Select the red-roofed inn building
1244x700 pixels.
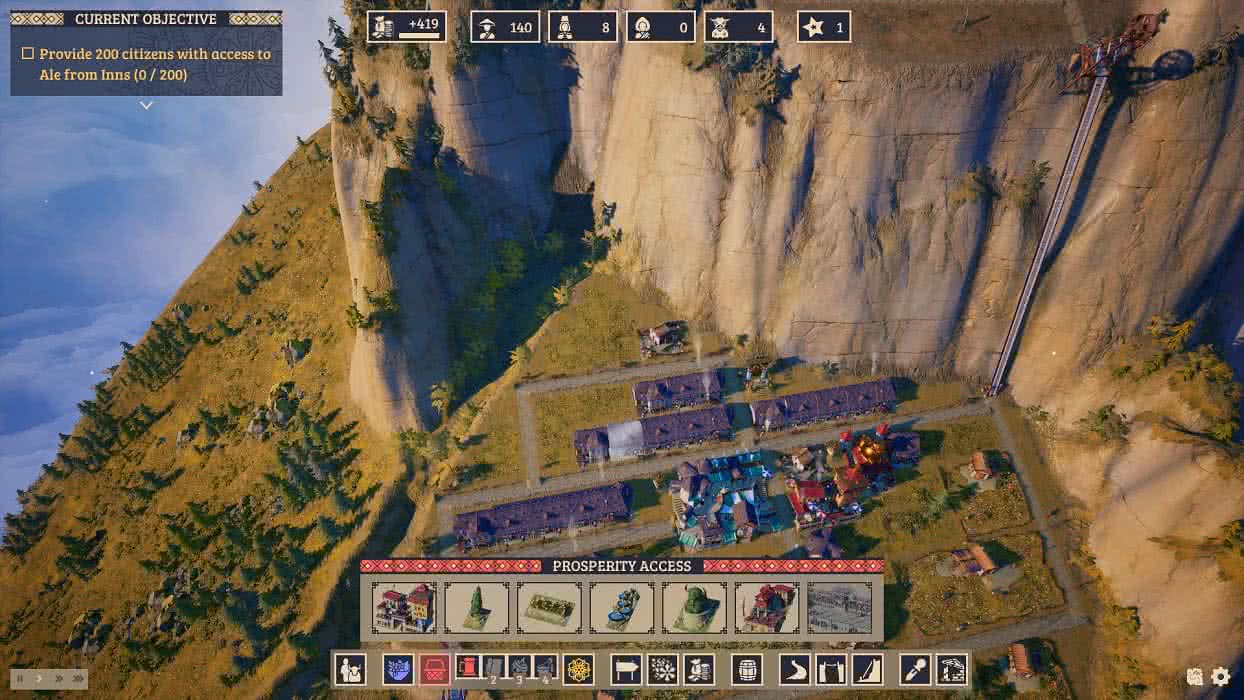click(x=767, y=608)
